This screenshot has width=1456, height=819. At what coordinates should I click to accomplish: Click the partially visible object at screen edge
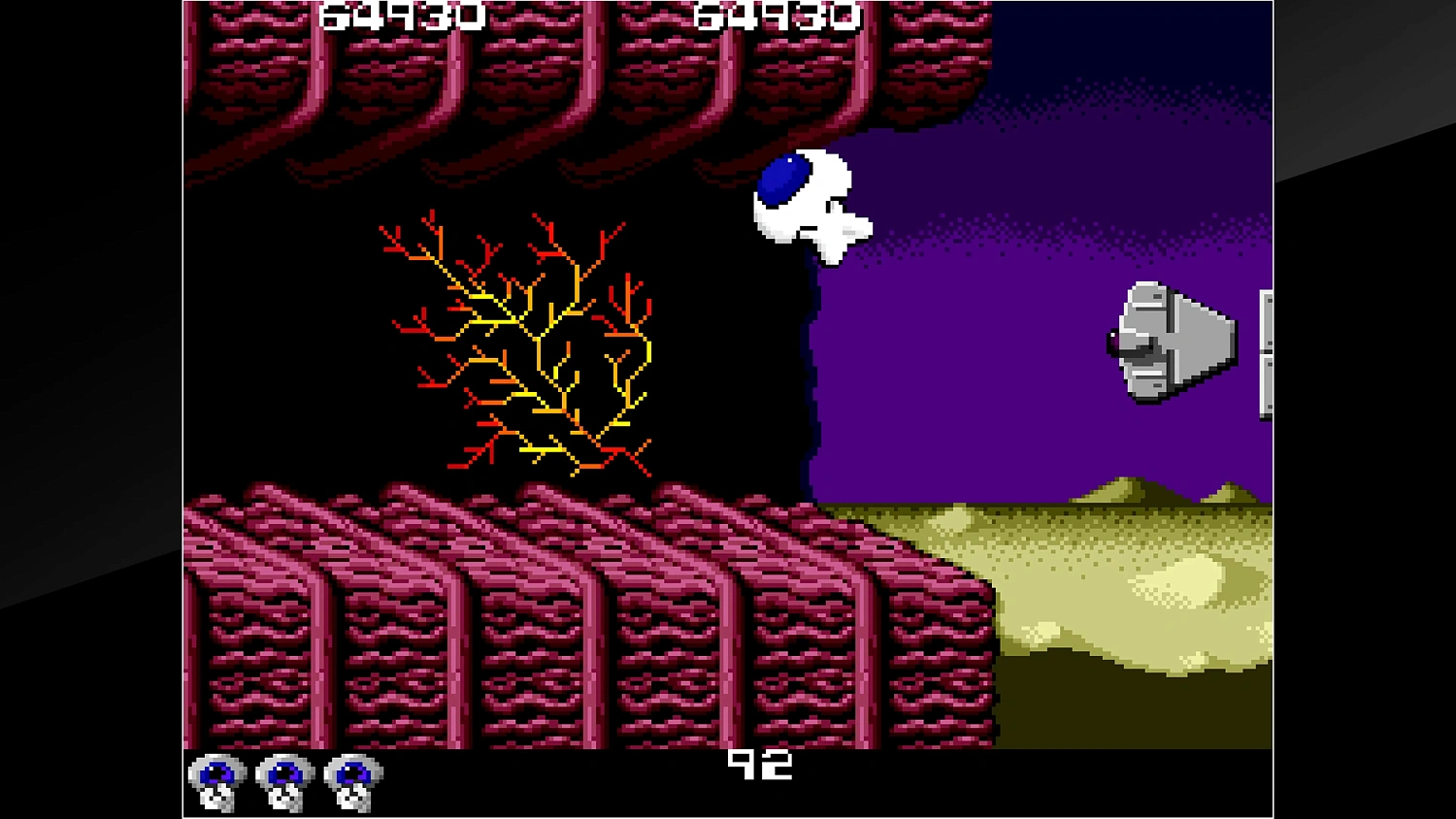[x=1267, y=349]
